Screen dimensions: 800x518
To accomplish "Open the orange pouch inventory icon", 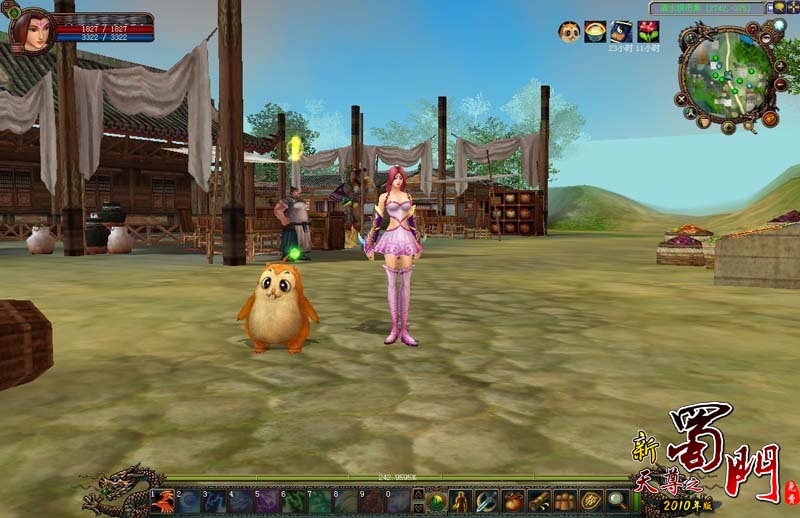I will click(x=513, y=501).
